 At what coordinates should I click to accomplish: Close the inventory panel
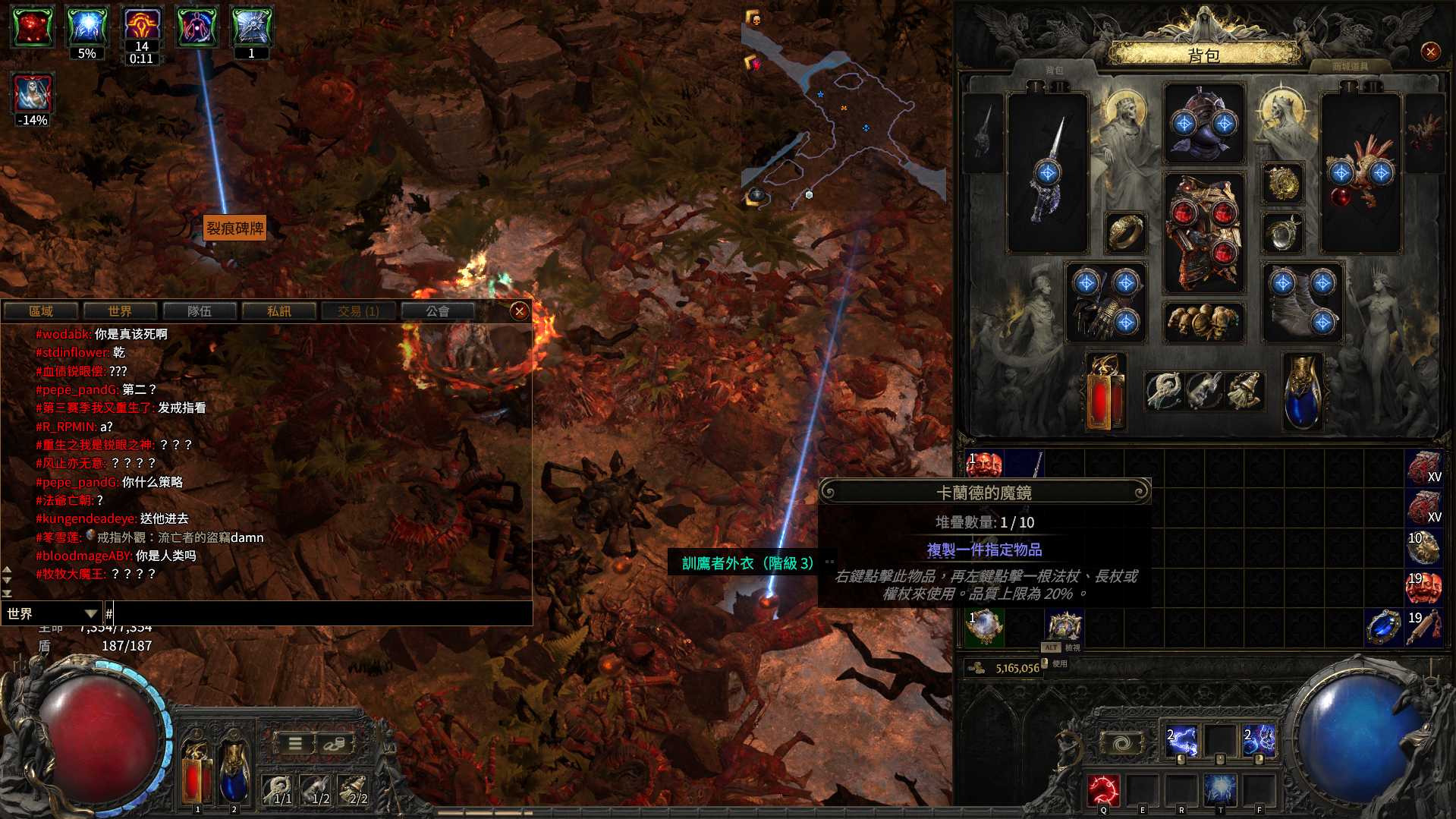click(x=1430, y=52)
